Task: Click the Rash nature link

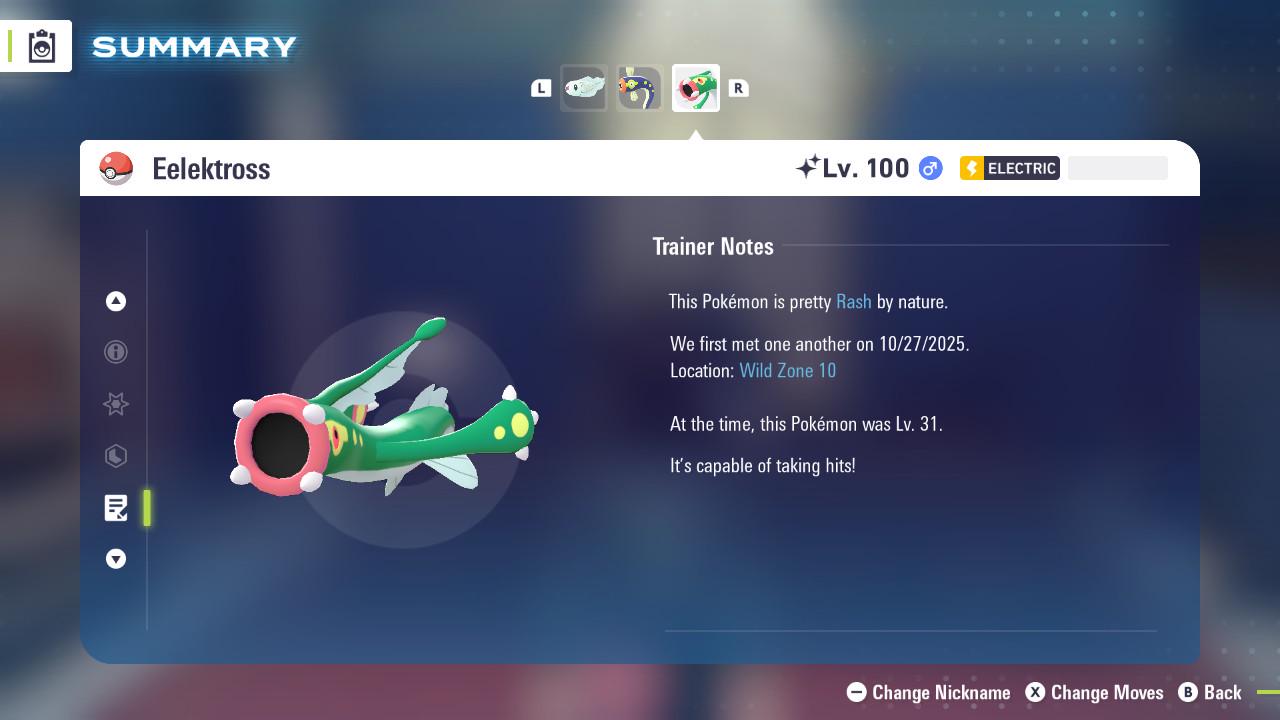Action: pyautogui.click(x=853, y=301)
